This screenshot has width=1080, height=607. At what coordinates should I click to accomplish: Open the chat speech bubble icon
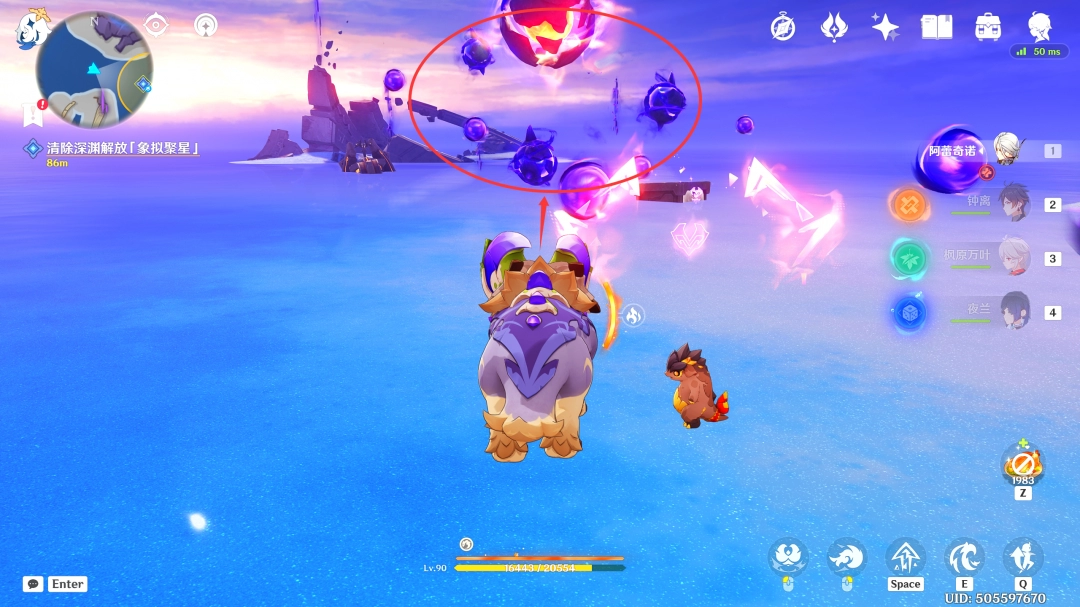click(x=33, y=584)
